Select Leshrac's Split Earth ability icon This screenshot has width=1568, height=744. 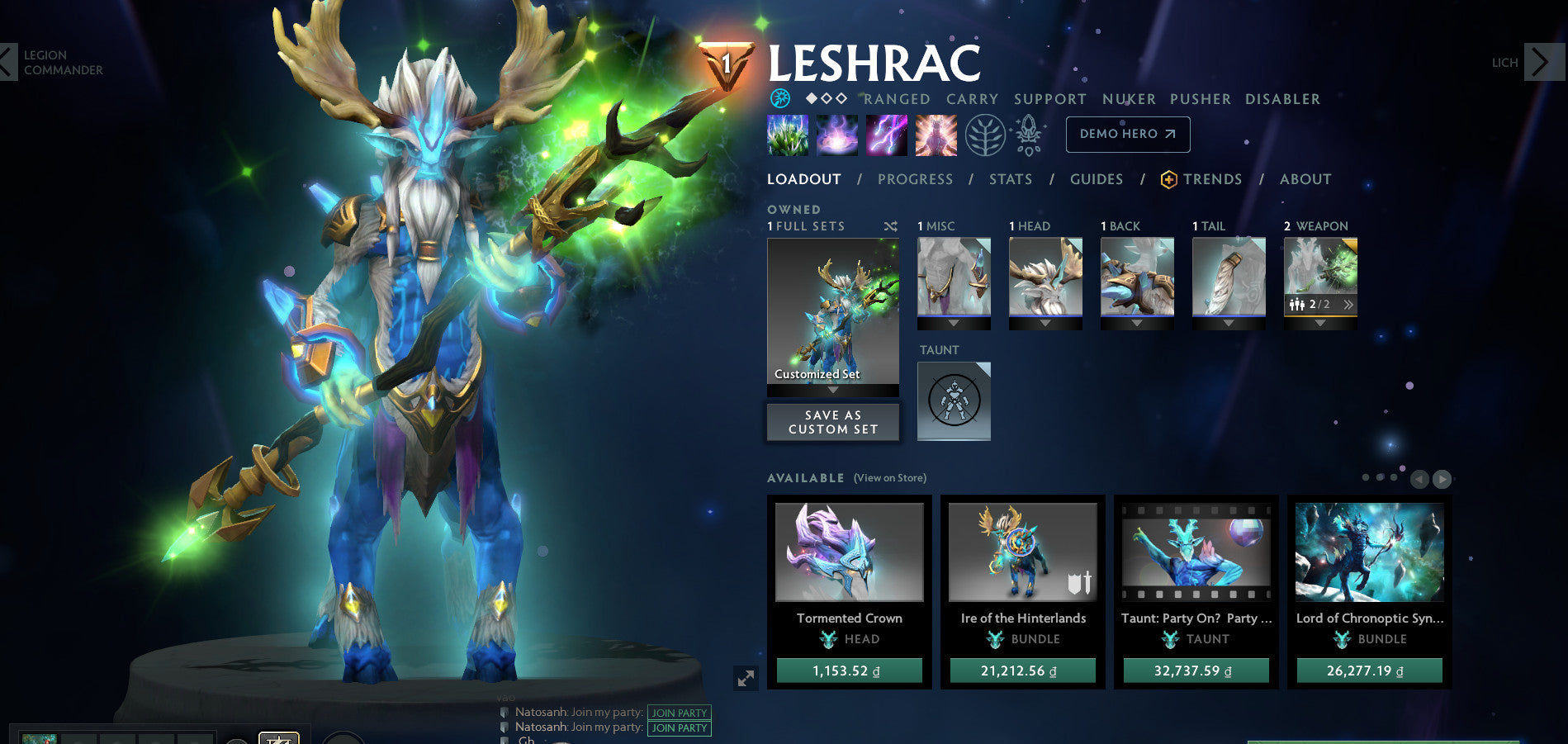click(787, 136)
